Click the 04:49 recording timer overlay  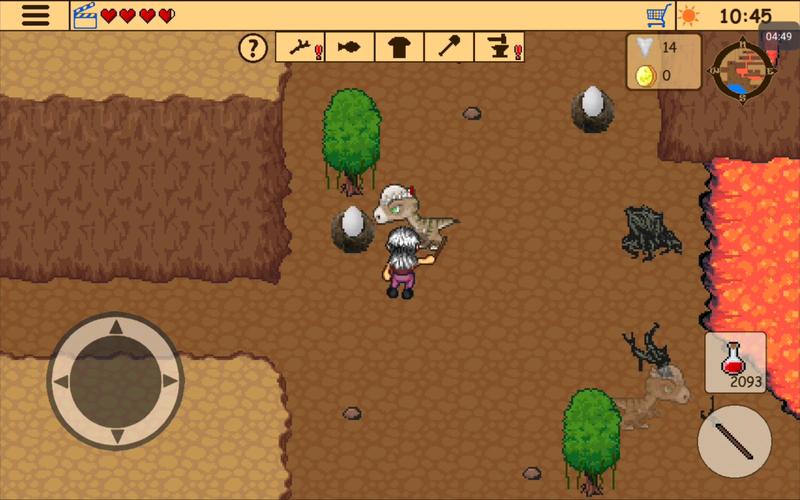pos(778,37)
